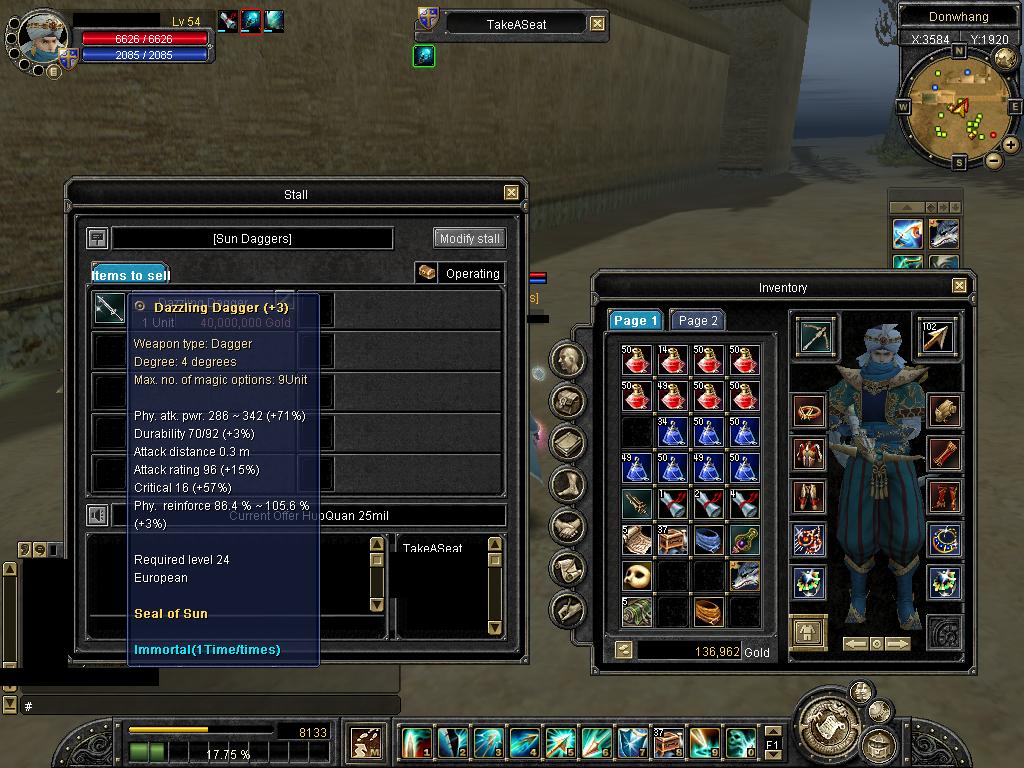1024x768 pixels.
Task: Select the dagger item in the inventory
Action: coord(637,503)
